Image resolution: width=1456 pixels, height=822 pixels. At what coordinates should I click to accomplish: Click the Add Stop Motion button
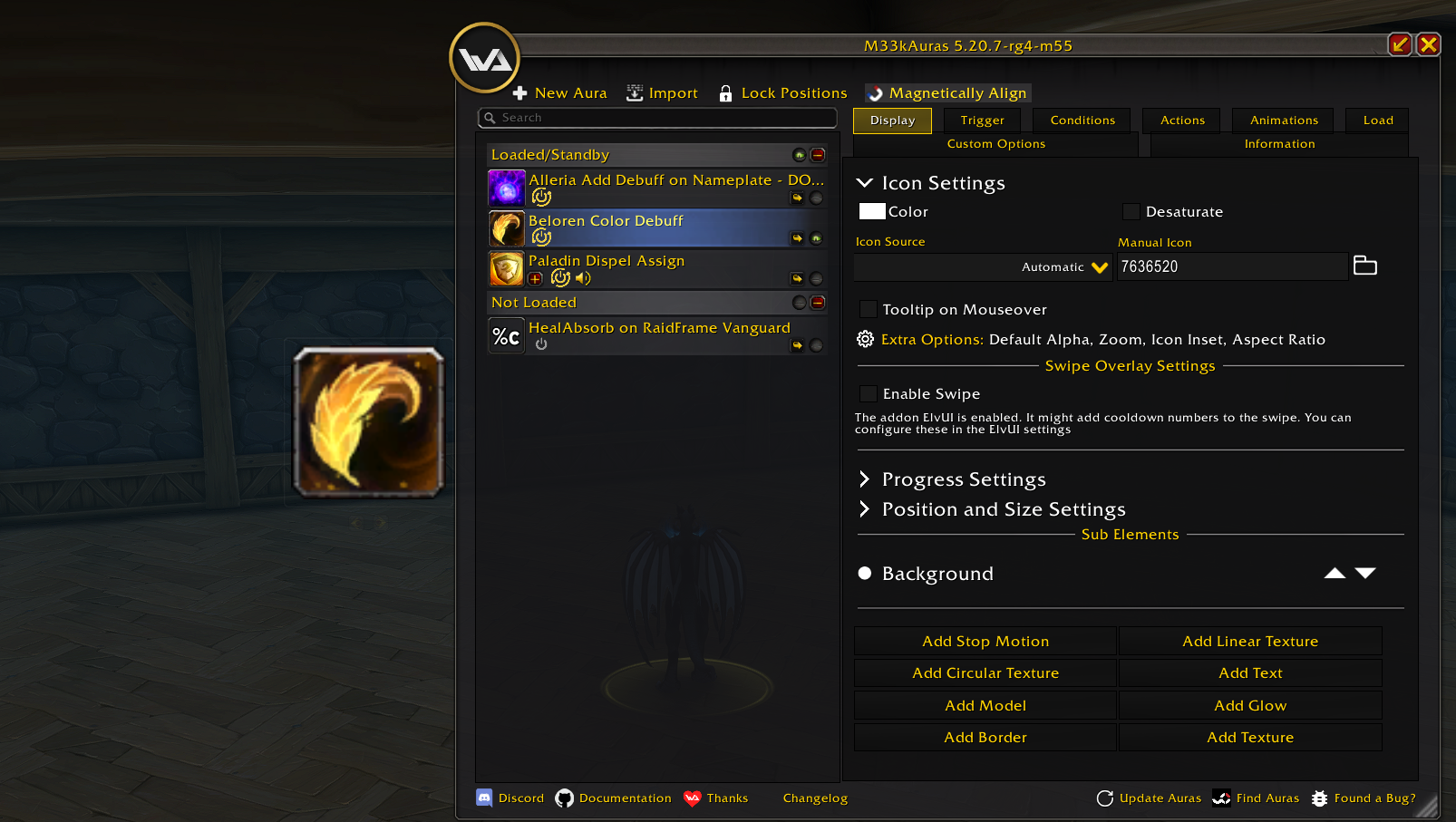985,641
